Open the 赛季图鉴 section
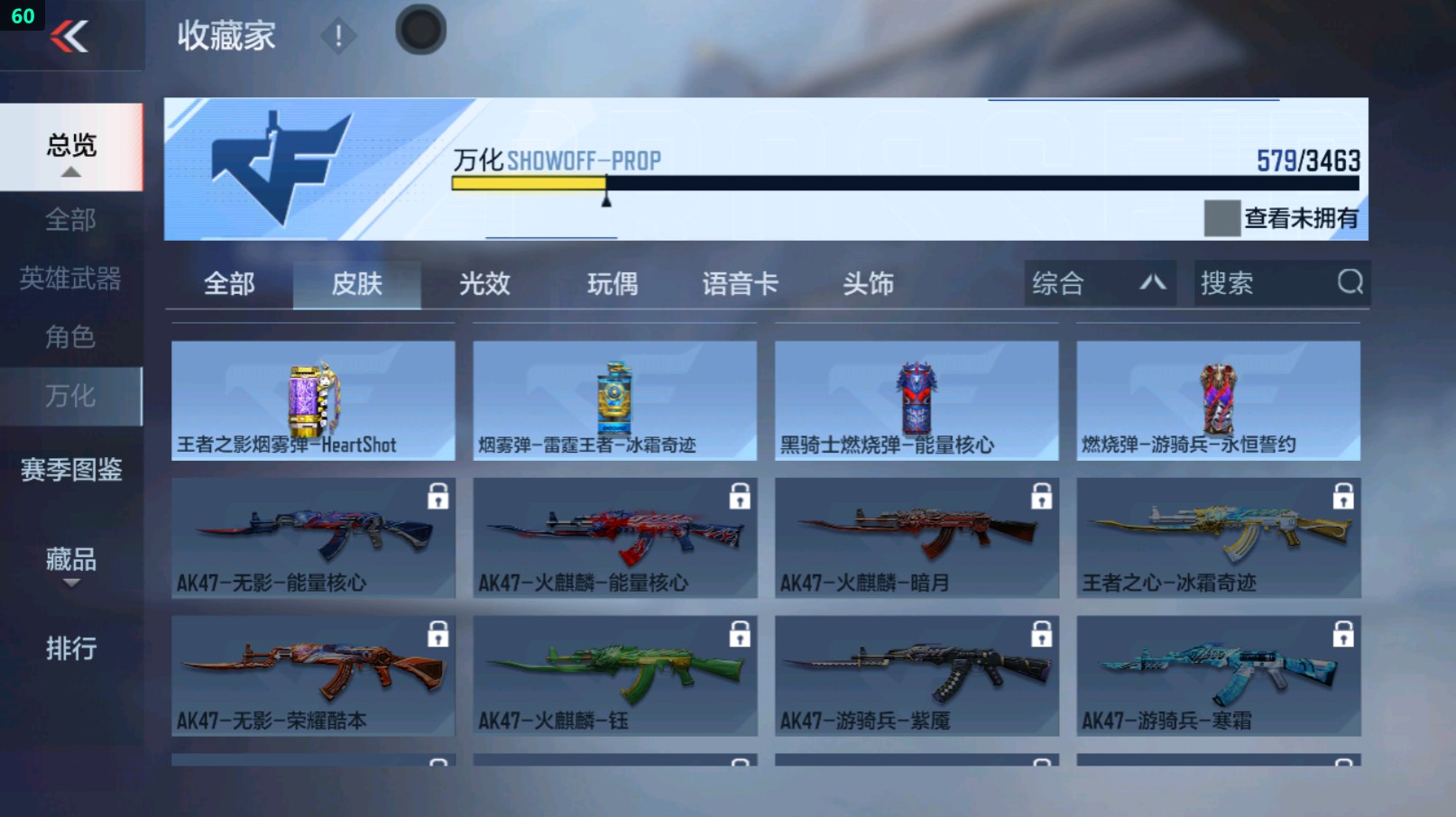This screenshot has height=817, width=1456. tap(71, 470)
